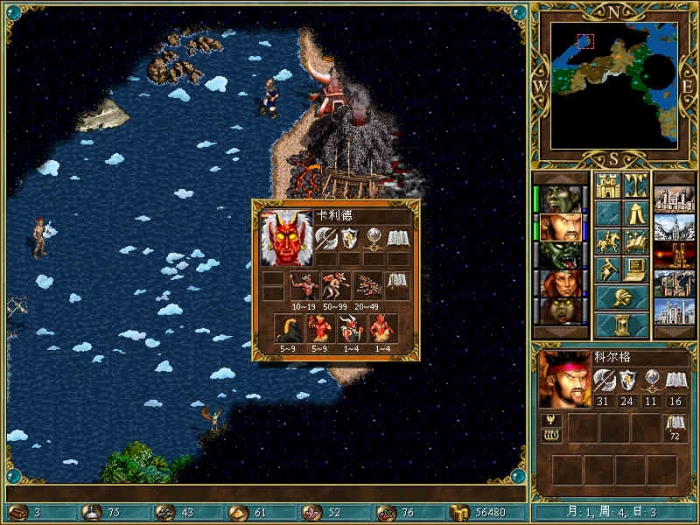Click the move hero horseman button
Screen dimensions: 700x525
coord(608,241)
